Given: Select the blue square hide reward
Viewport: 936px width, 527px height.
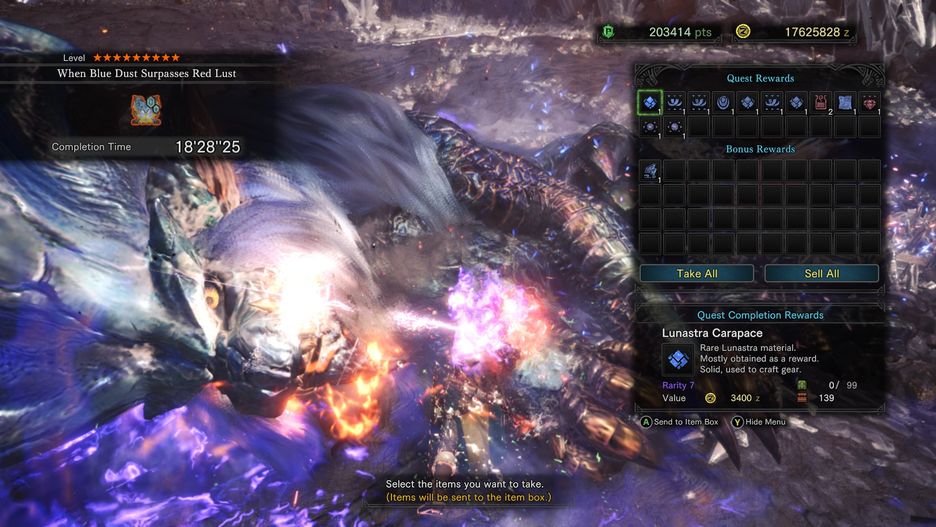Looking at the screenshot, I should coord(845,102).
